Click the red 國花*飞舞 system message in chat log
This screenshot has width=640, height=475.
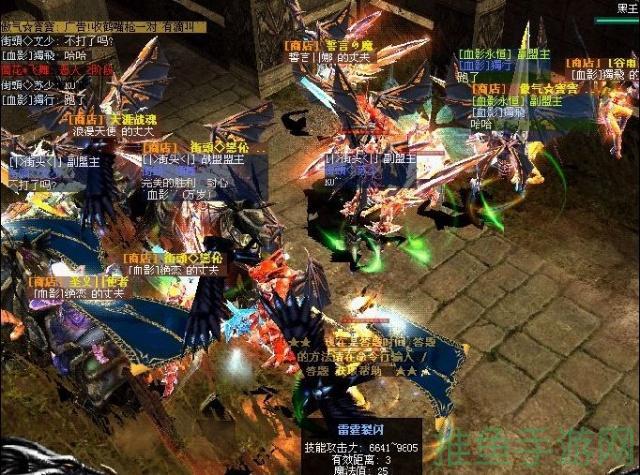pyautogui.click(x=57, y=72)
